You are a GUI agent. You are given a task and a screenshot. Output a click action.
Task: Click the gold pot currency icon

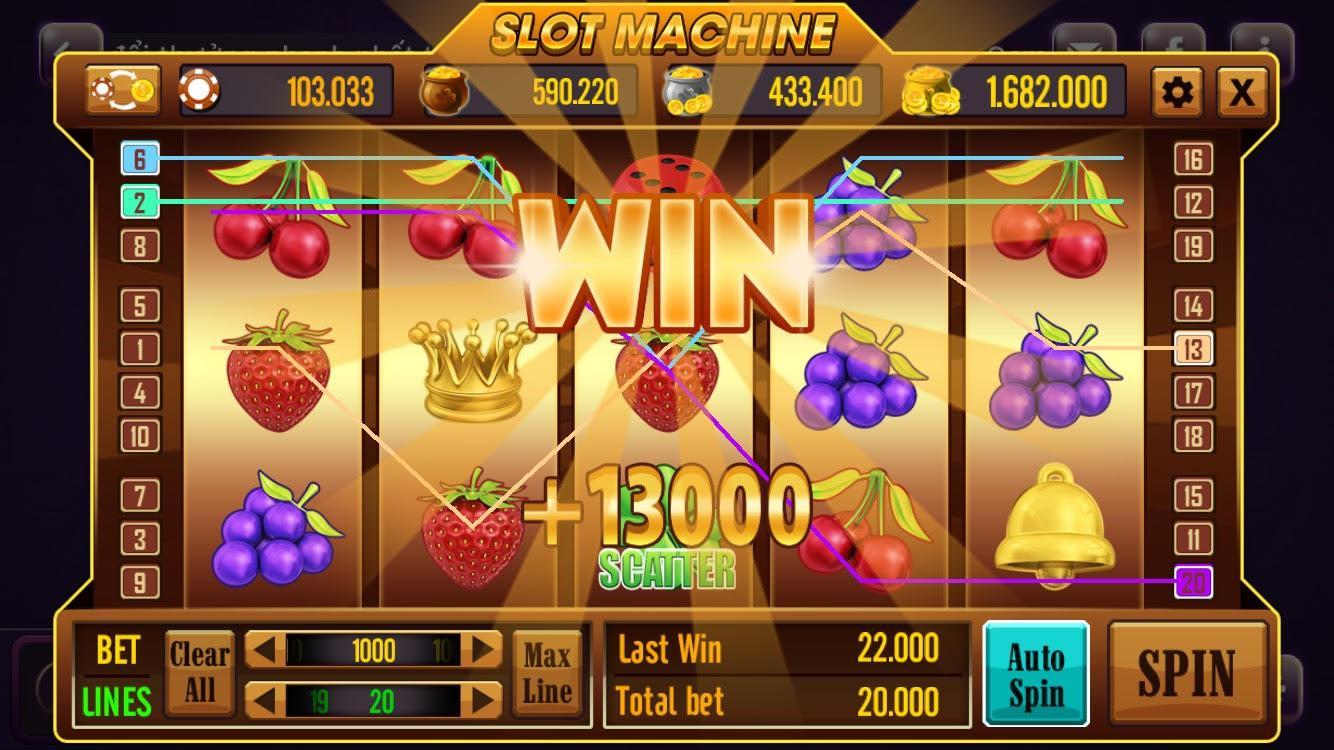click(x=444, y=89)
